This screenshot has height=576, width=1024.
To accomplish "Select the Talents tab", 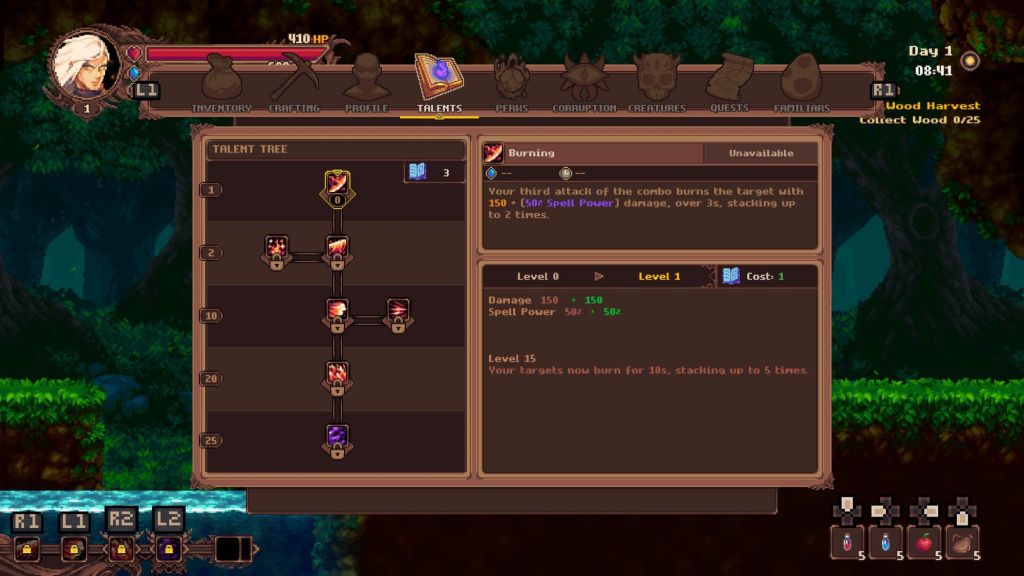I will (x=439, y=82).
